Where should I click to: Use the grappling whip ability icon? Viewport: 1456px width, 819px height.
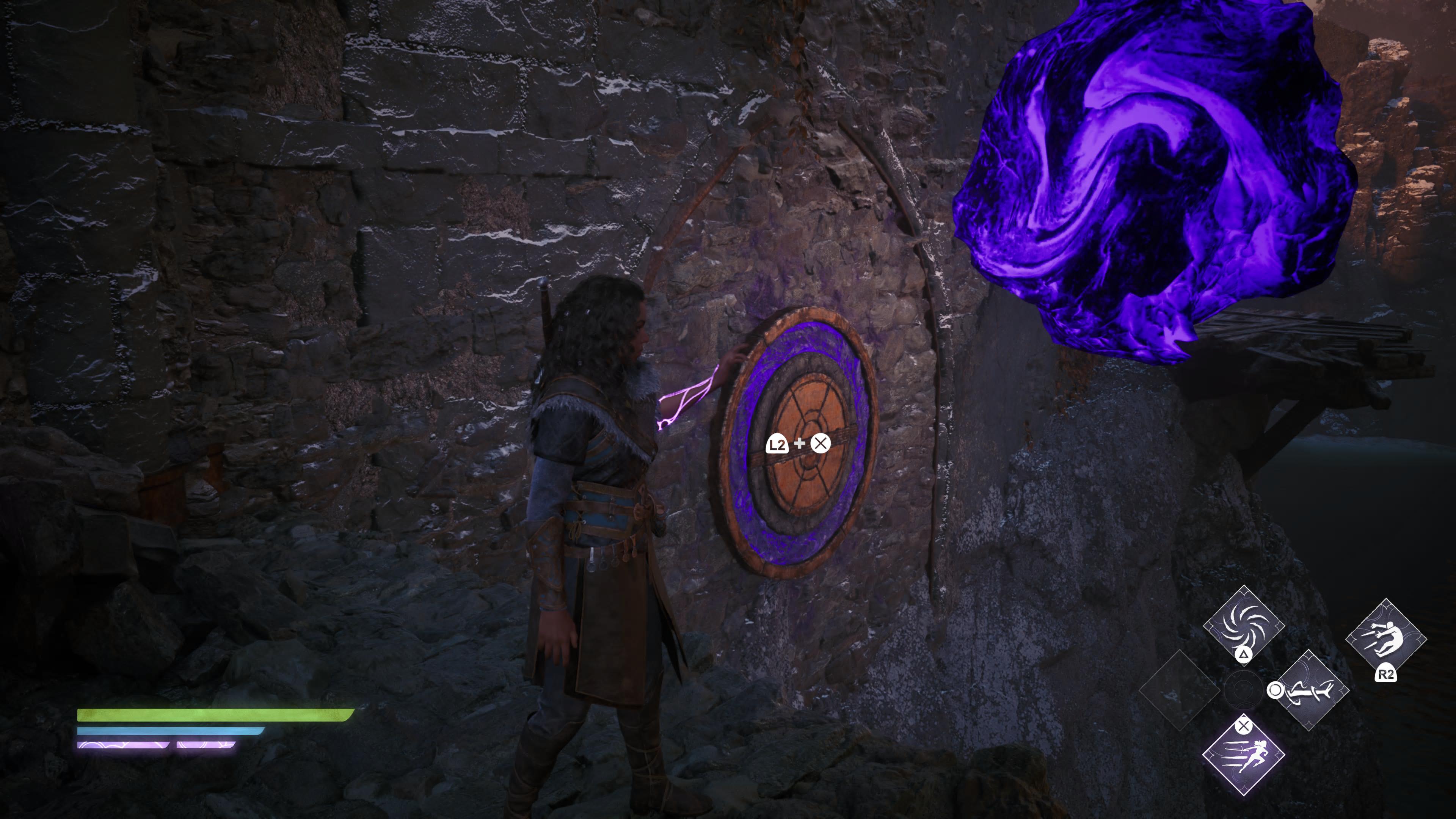(1310, 690)
